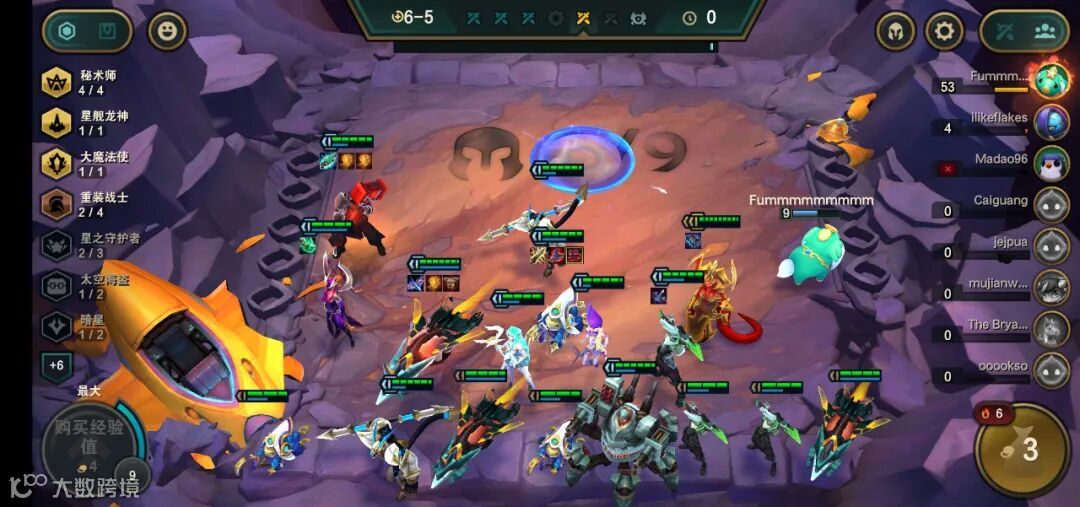The height and width of the screenshot is (507, 1080).
Task: View player oookso's board
Action: click(x=1050, y=370)
